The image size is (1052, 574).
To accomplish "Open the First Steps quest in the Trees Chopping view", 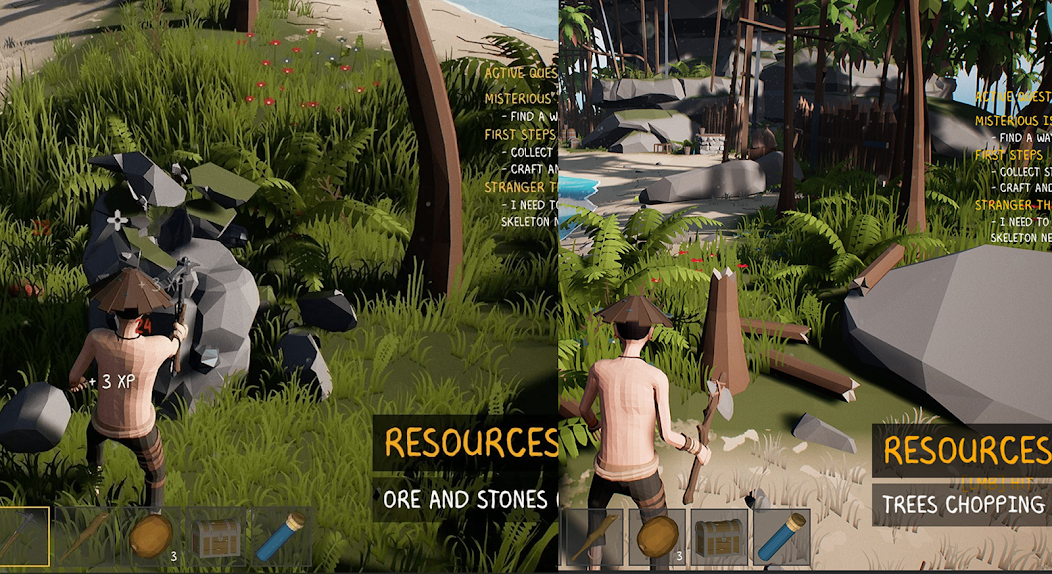I will tap(1012, 155).
